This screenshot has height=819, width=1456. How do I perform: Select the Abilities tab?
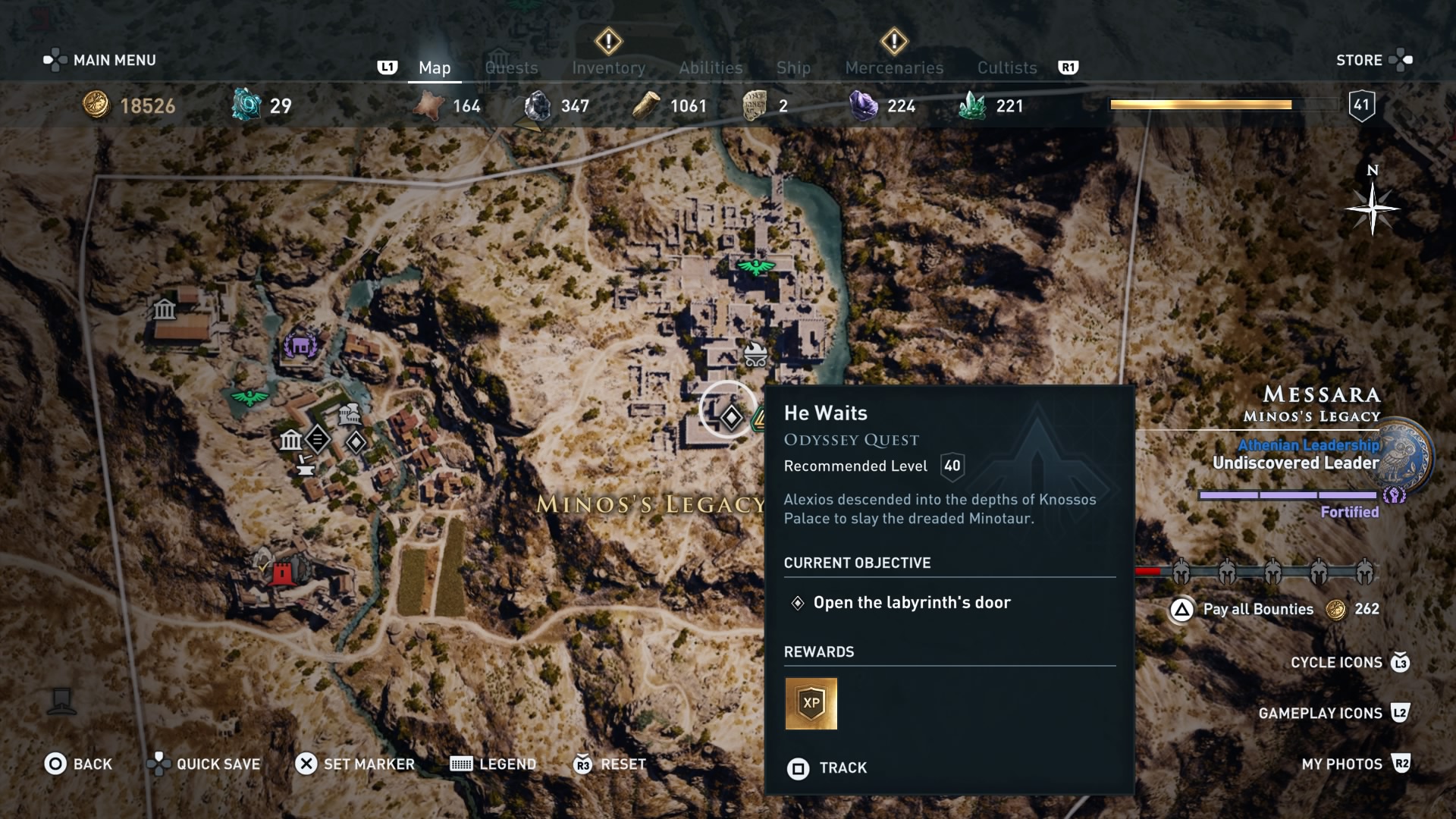(x=711, y=67)
